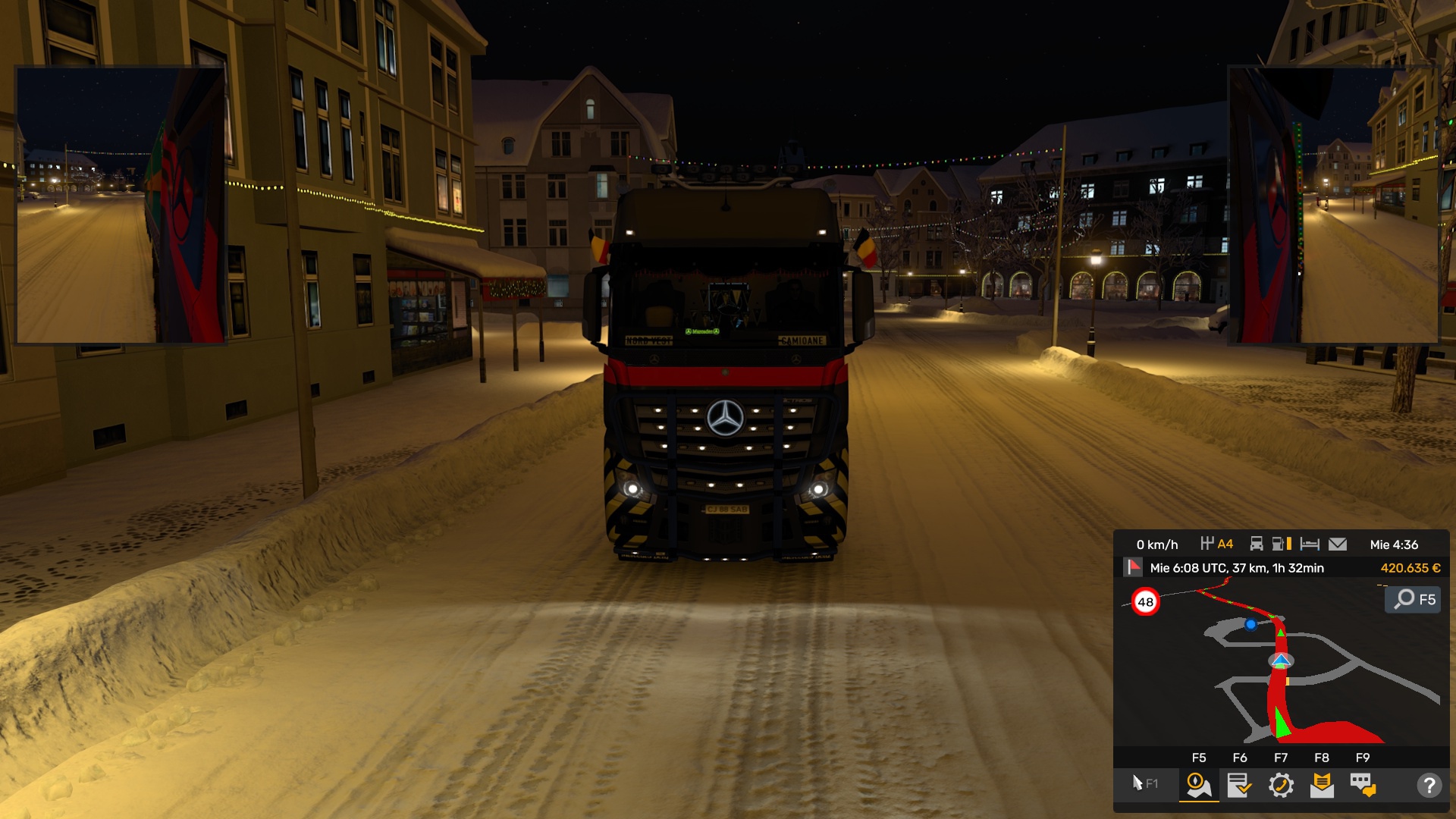Select the red destination flag icon
The height and width of the screenshot is (819, 1456).
[1134, 567]
